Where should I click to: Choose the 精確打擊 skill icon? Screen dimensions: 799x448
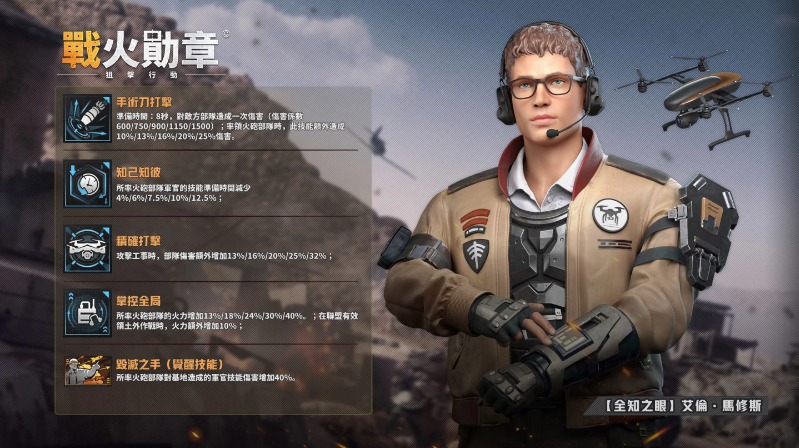pos(87,247)
